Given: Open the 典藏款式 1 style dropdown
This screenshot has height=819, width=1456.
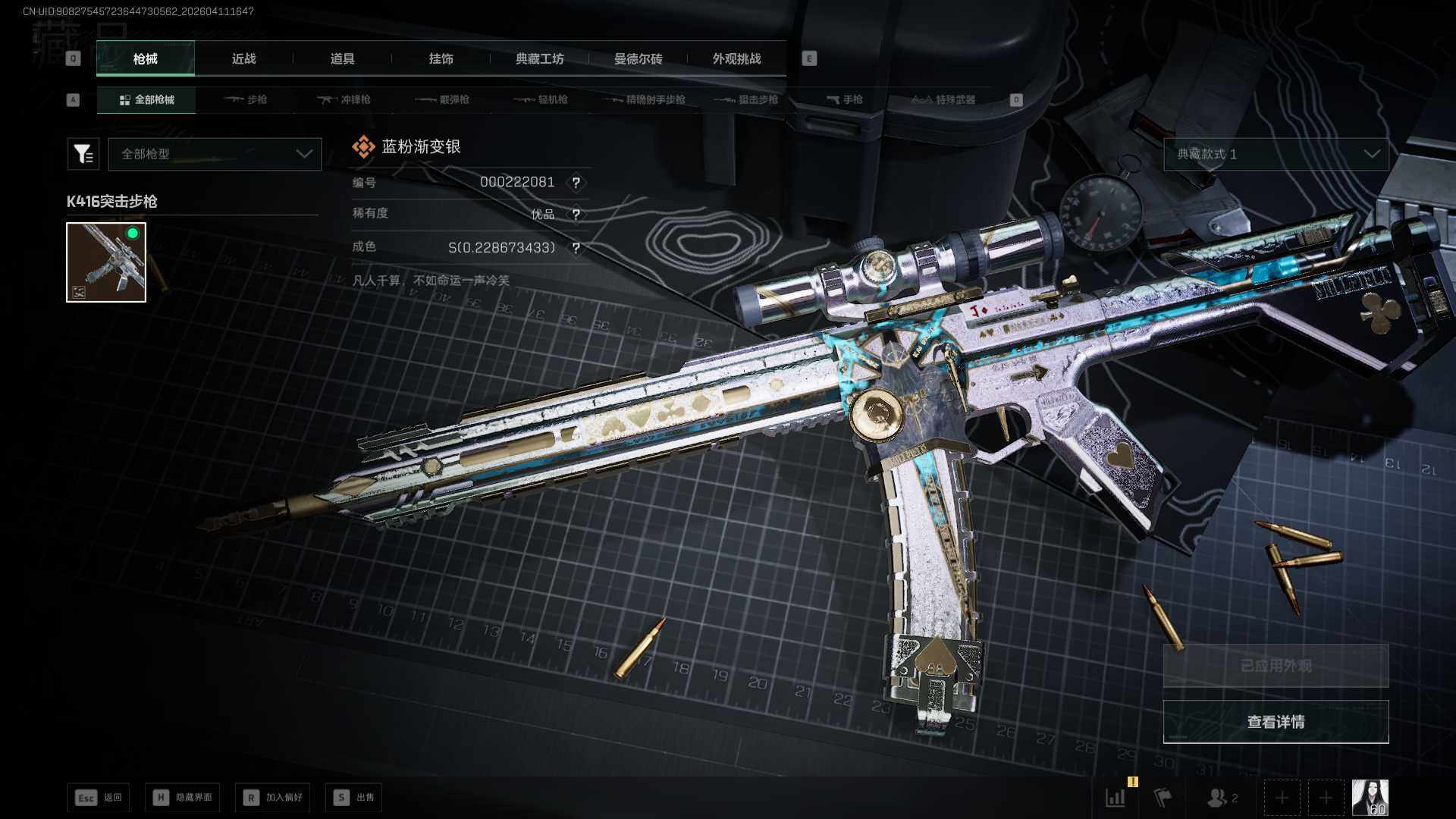Looking at the screenshot, I should click(1276, 154).
